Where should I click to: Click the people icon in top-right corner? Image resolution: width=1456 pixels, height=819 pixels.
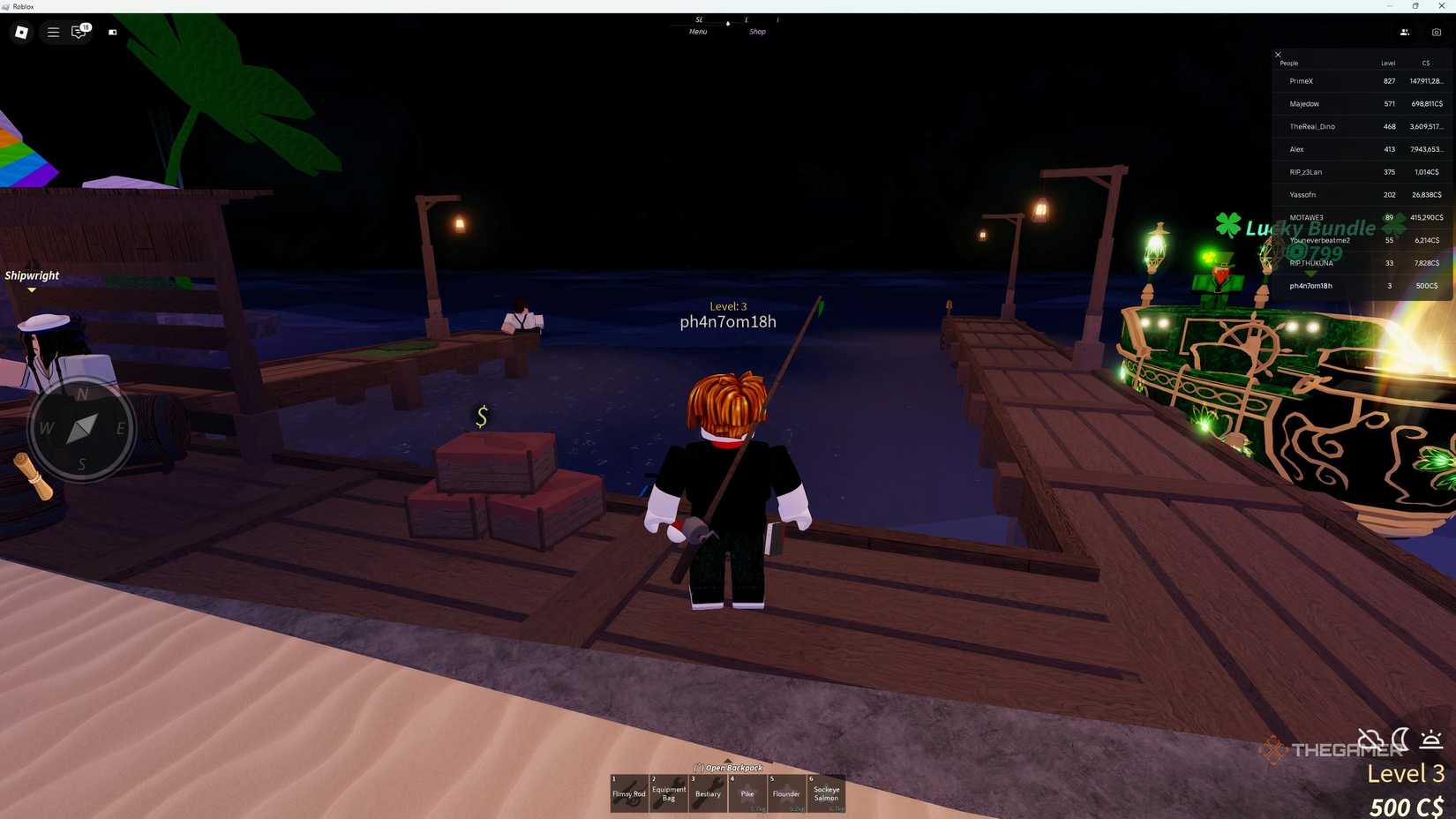click(1404, 33)
